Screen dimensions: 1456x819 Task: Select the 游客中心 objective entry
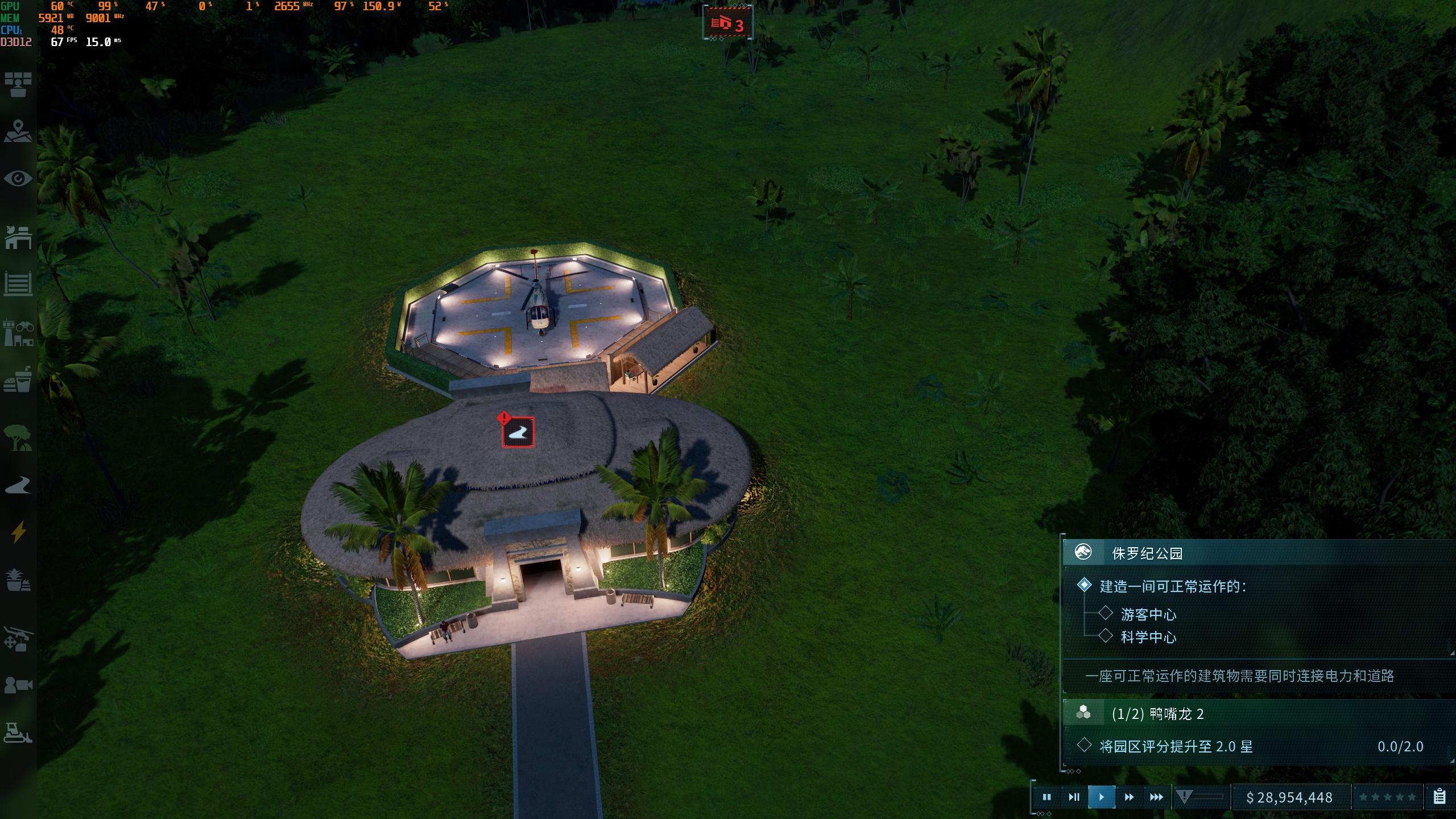[1148, 614]
